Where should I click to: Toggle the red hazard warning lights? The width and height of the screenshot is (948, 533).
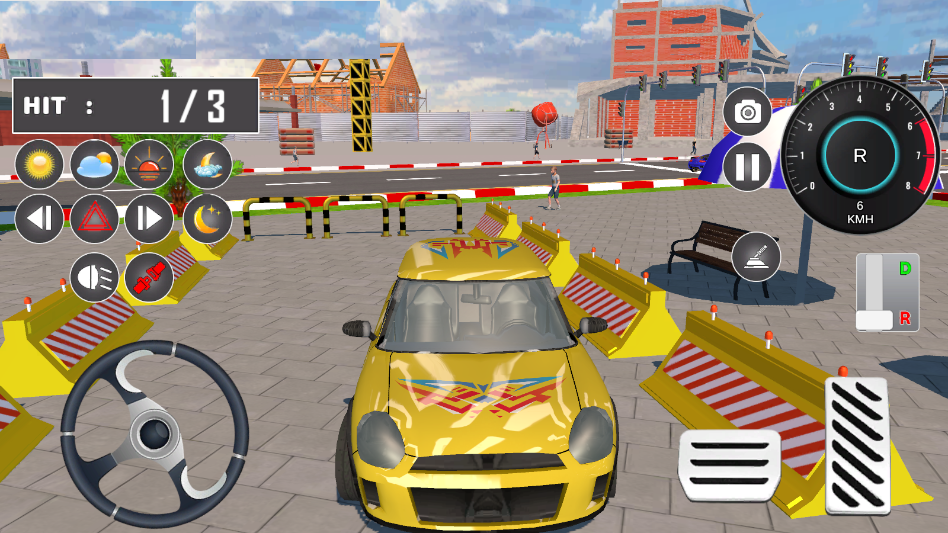pyautogui.click(x=95, y=219)
